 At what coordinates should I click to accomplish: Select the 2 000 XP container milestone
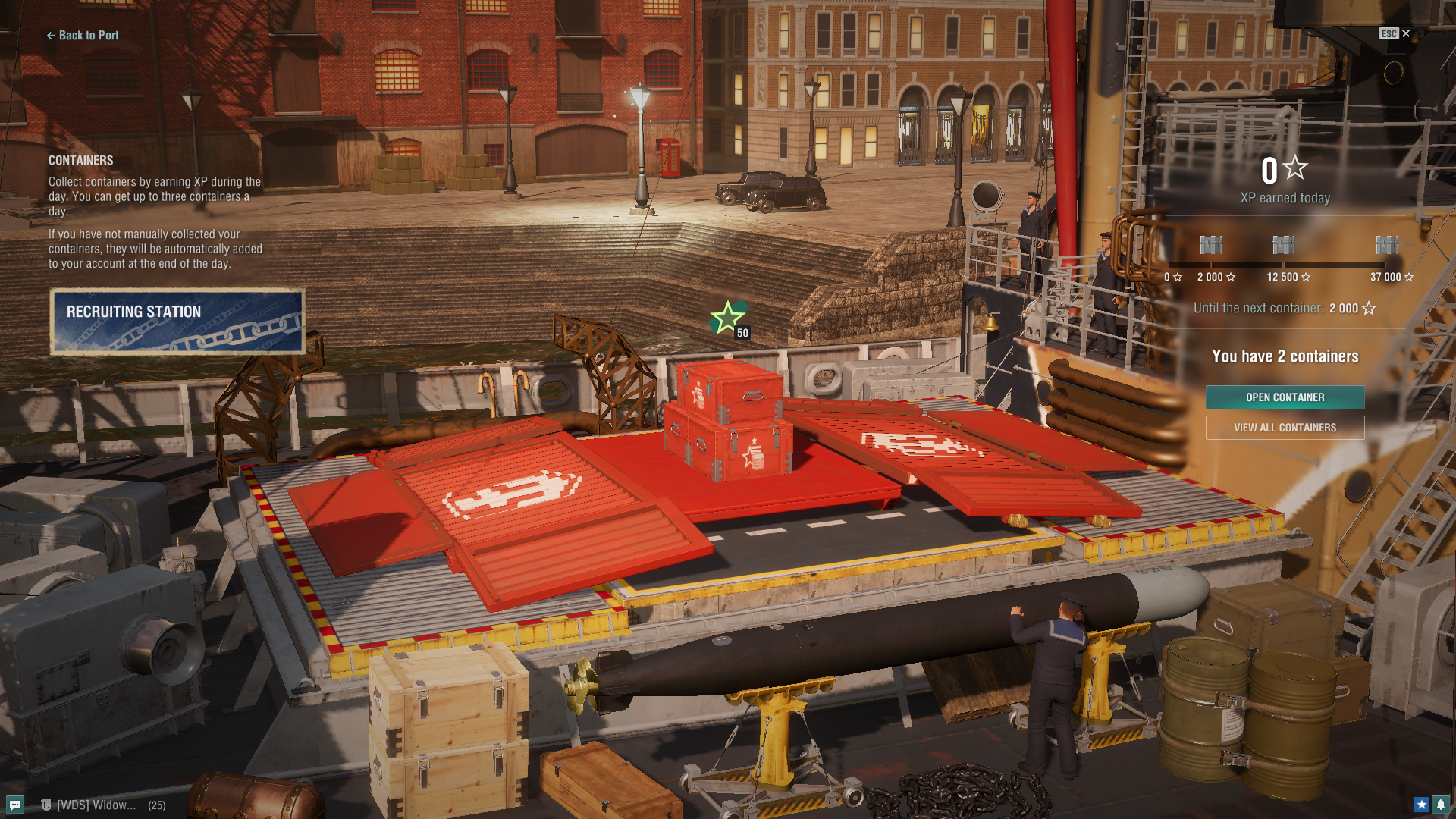coord(1211,245)
